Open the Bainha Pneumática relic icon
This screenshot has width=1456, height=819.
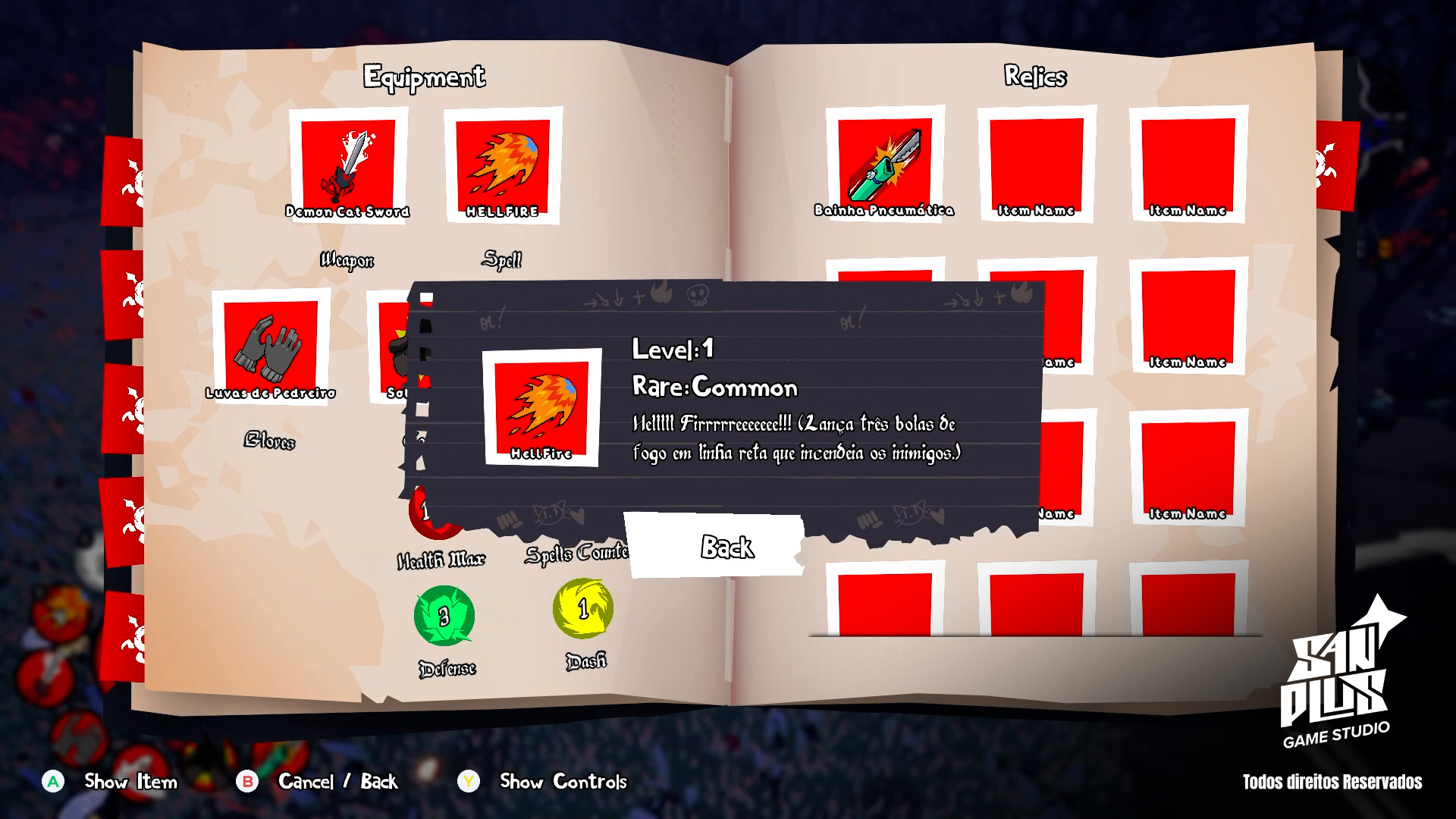884,159
